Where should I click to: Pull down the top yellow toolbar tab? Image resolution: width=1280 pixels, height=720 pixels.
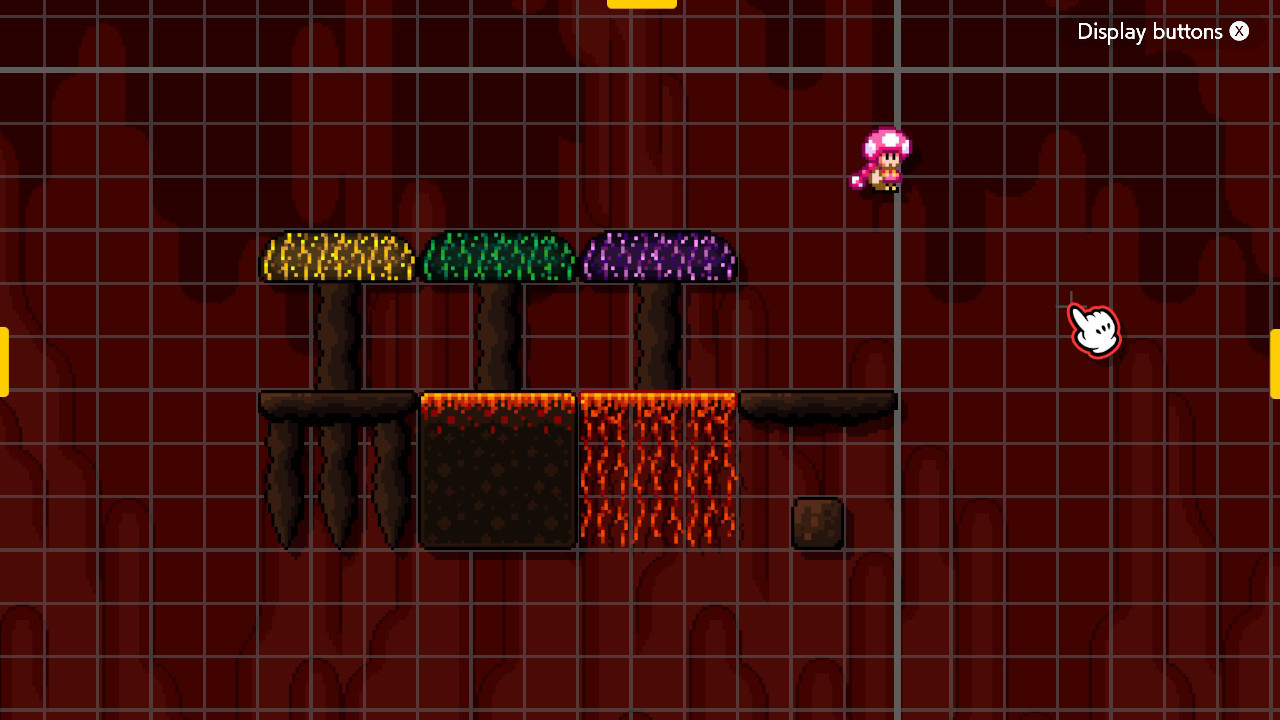pos(641,4)
